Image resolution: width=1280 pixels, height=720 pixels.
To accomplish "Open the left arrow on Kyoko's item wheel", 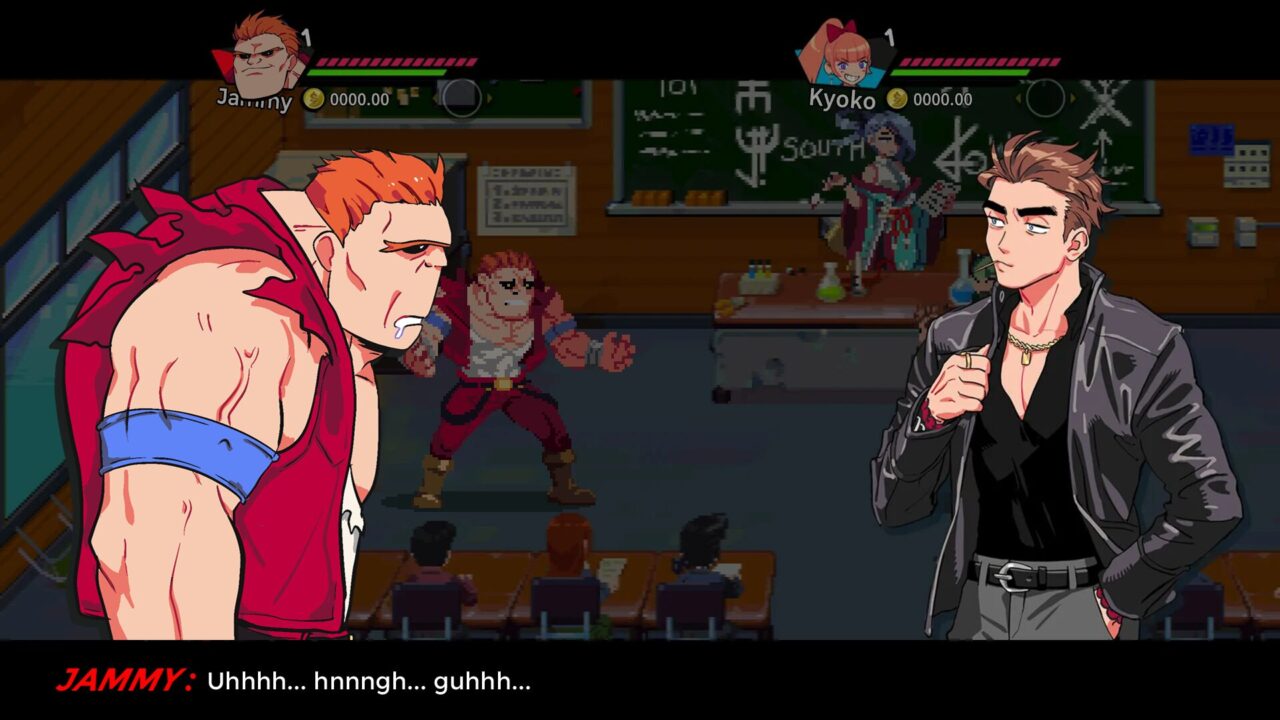I will [x=1018, y=97].
